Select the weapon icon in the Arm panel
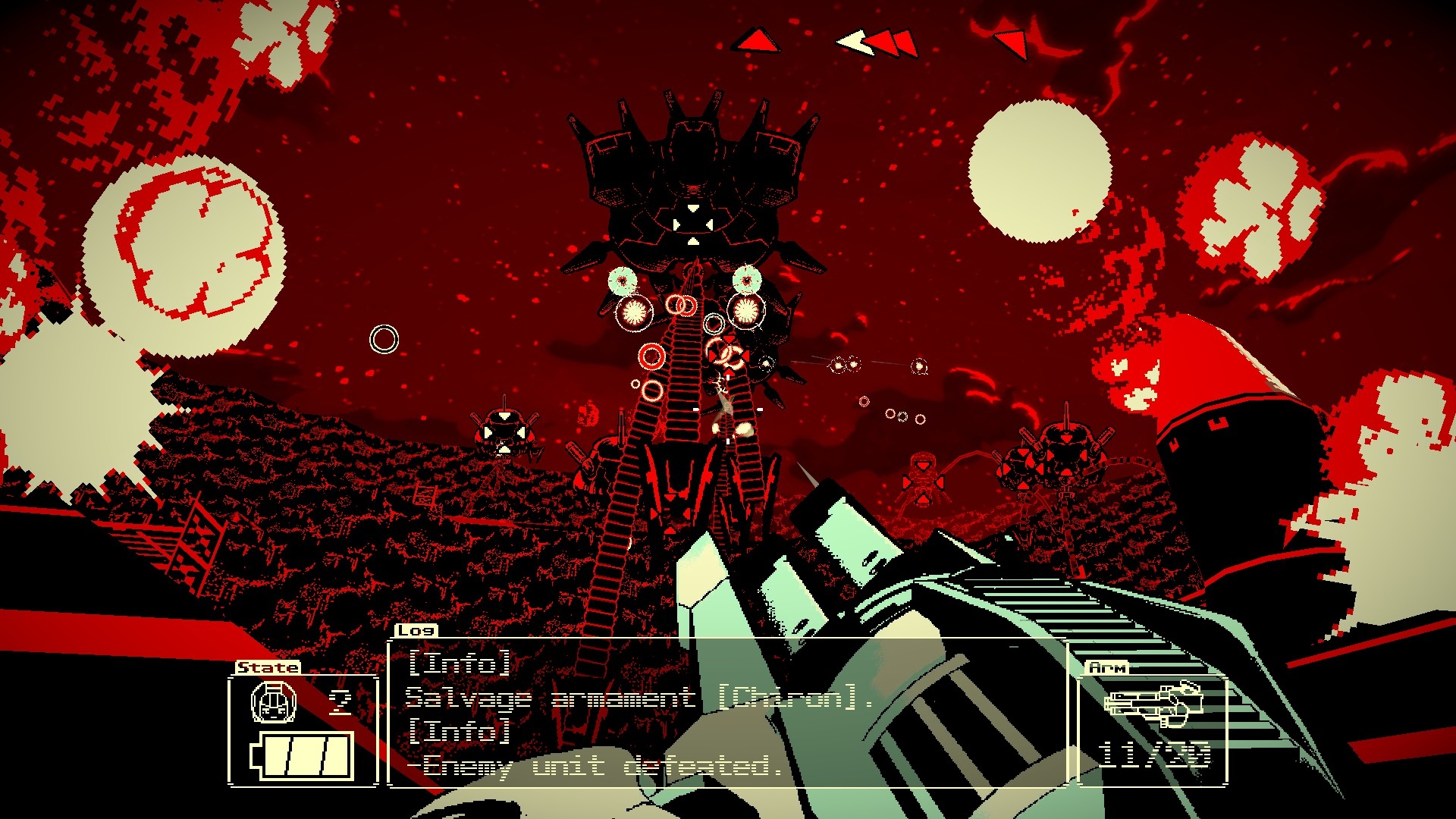Image resolution: width=1456 pixels, height=819 pixels. (x=1153, y=702)
